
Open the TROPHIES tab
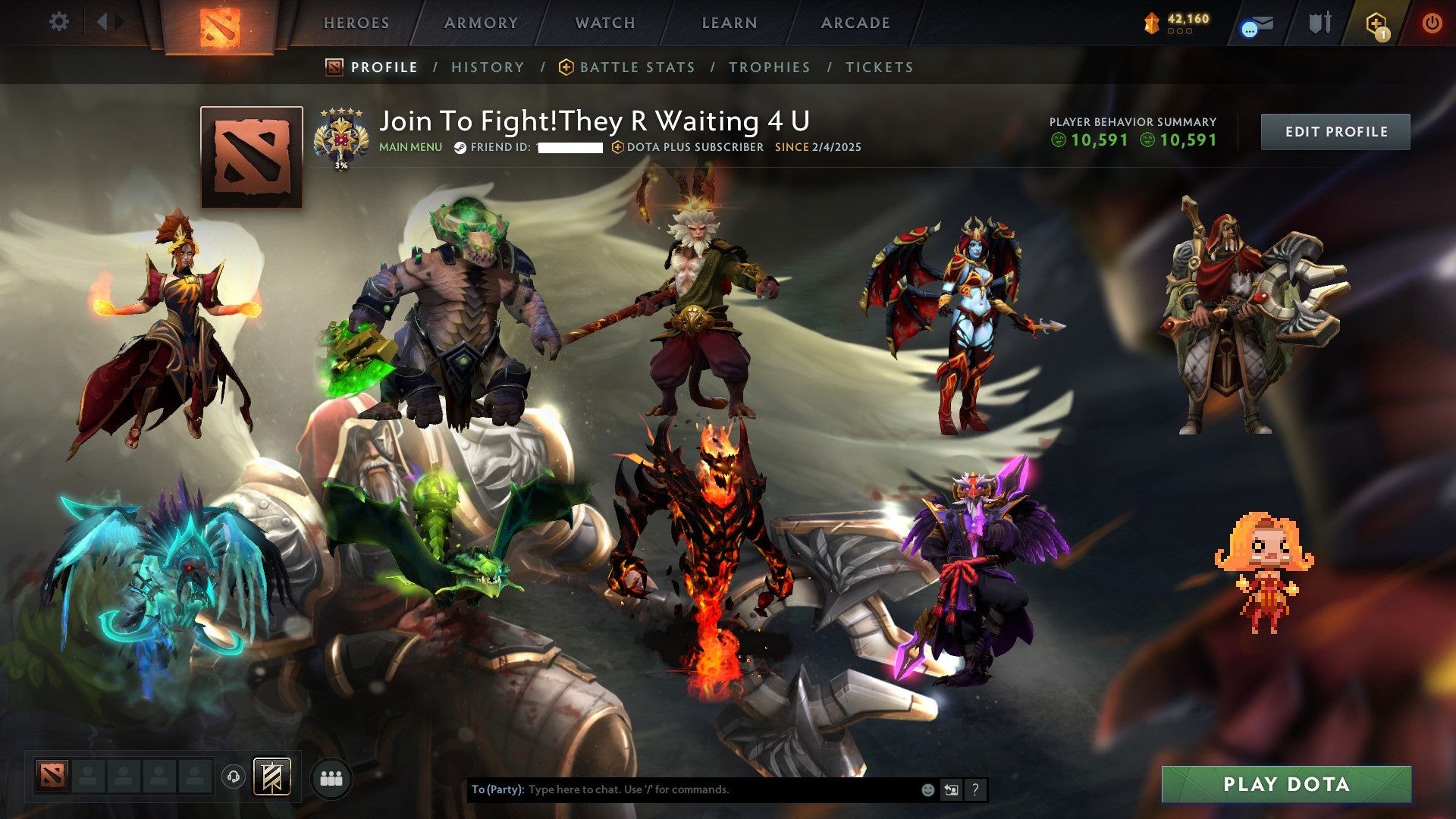(x=769, y=67)
